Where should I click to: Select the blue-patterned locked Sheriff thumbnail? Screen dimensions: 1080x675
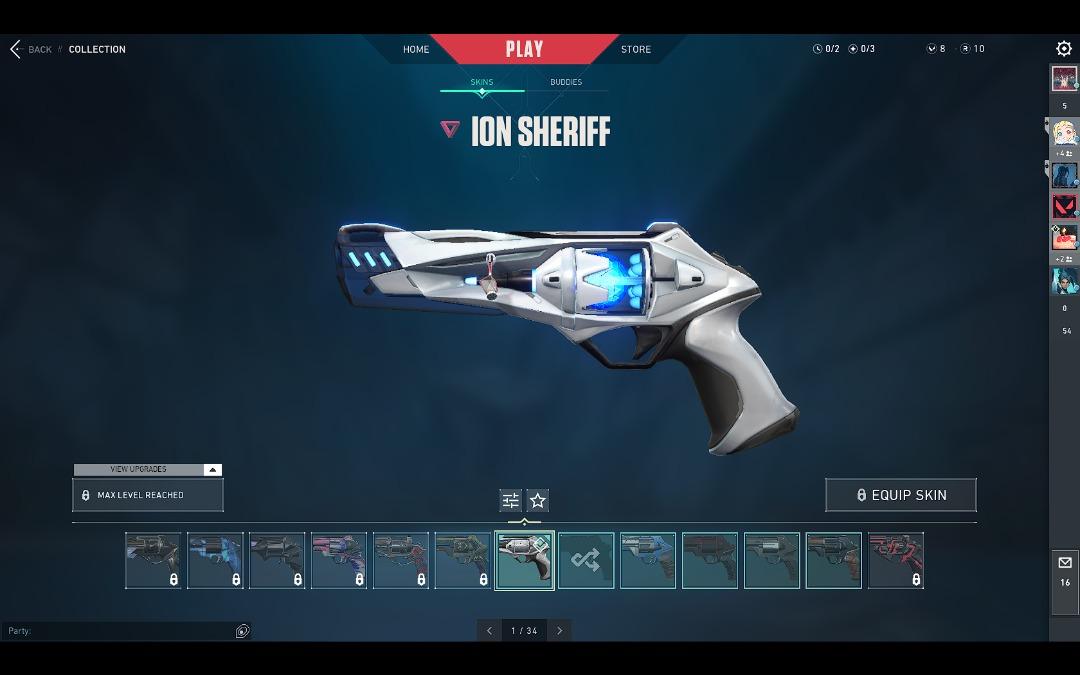[x=215, y=560]
